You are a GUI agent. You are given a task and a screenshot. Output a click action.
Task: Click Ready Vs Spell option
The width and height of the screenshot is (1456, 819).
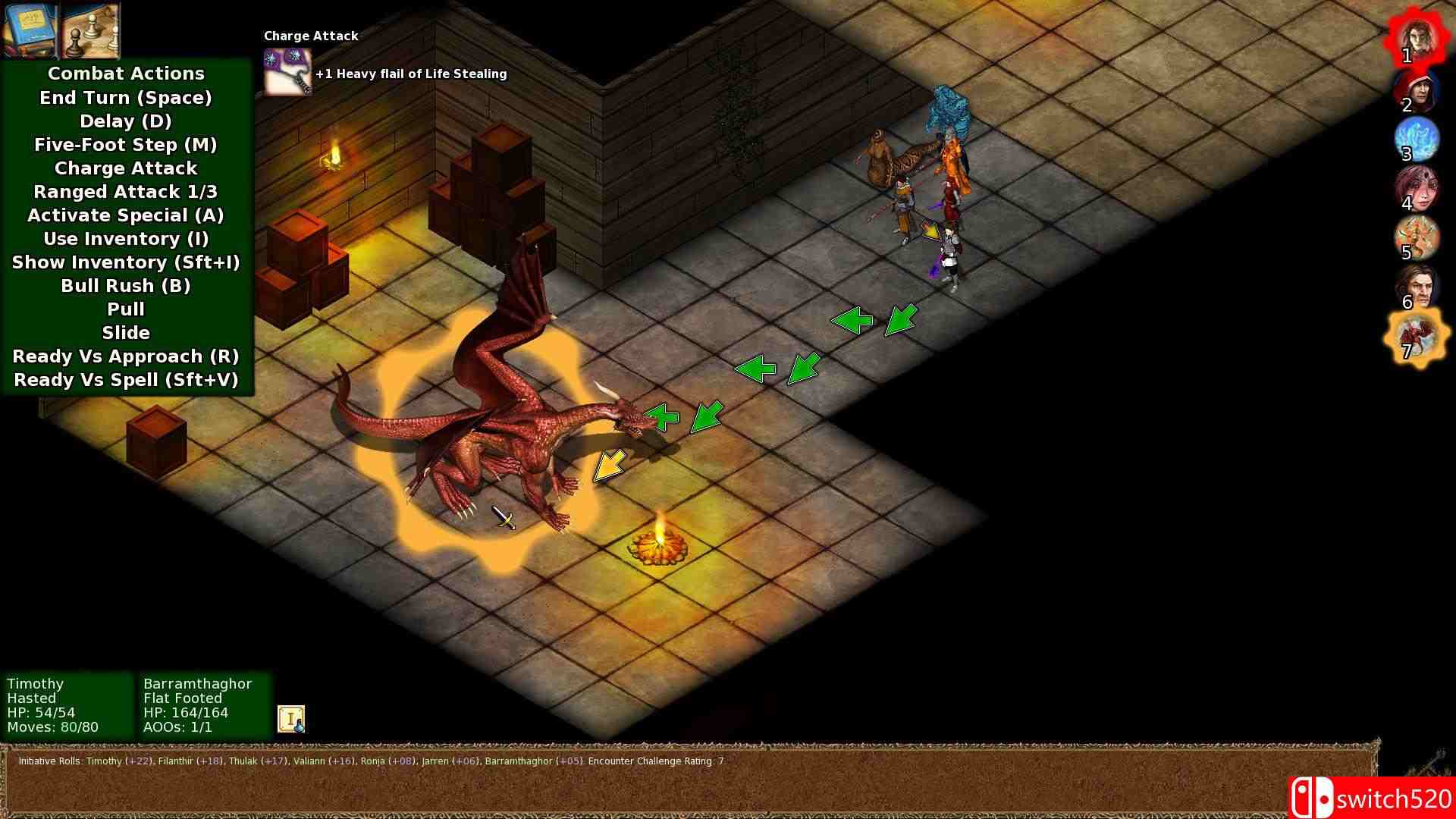[x=125, y=379]
